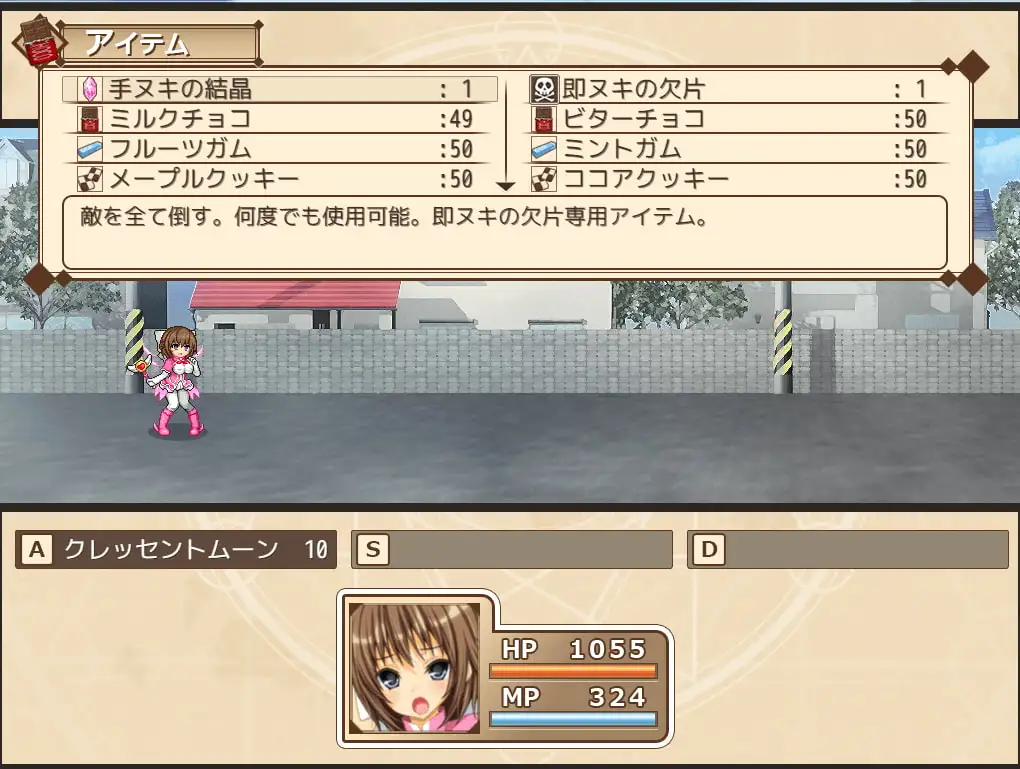This screenshot has width=1020, height=769.
Task: Select the フルーツガム item
Action: (x=280, y=149)
